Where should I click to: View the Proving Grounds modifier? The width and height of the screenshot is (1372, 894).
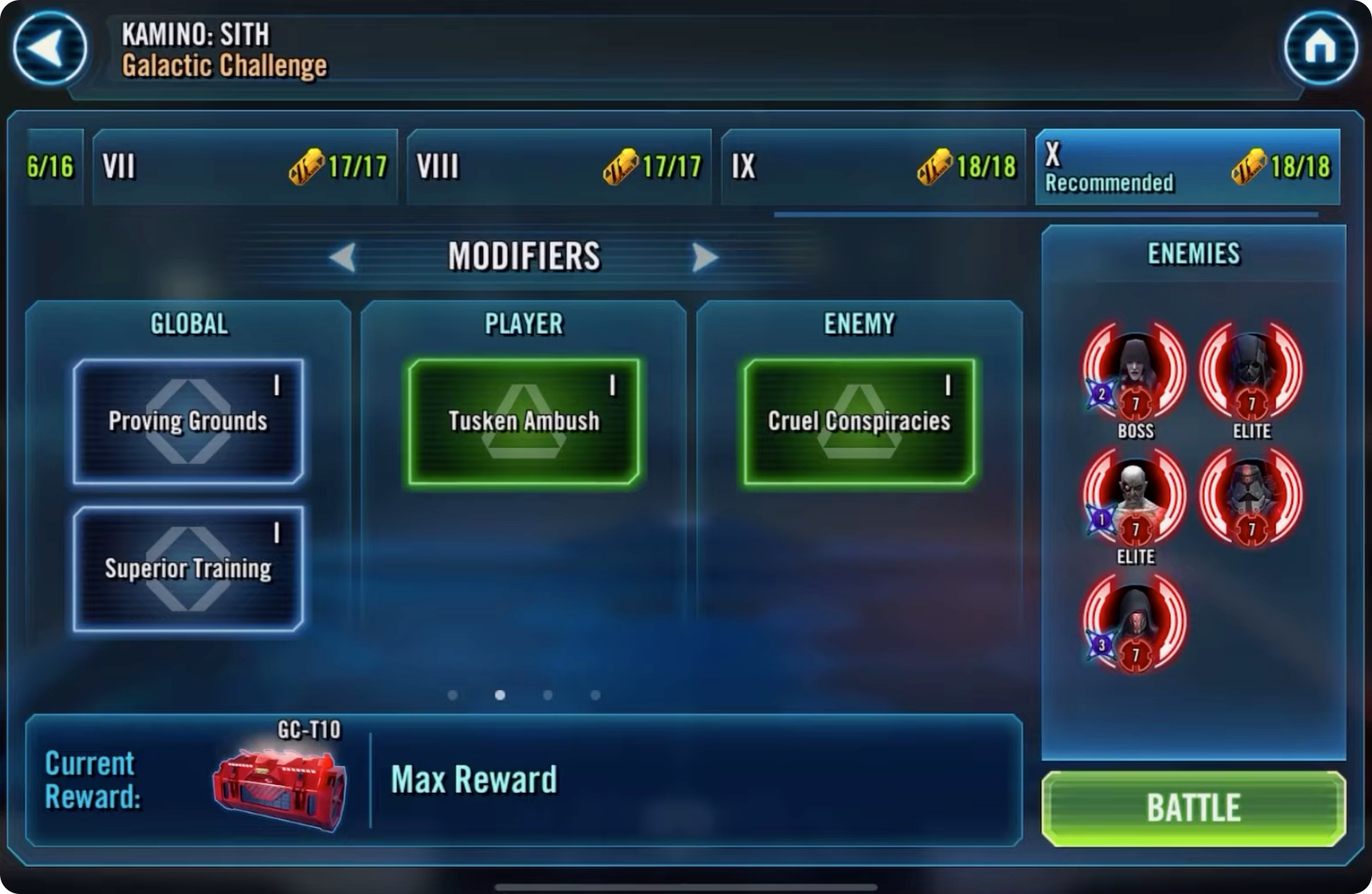(x=188, y=422)
